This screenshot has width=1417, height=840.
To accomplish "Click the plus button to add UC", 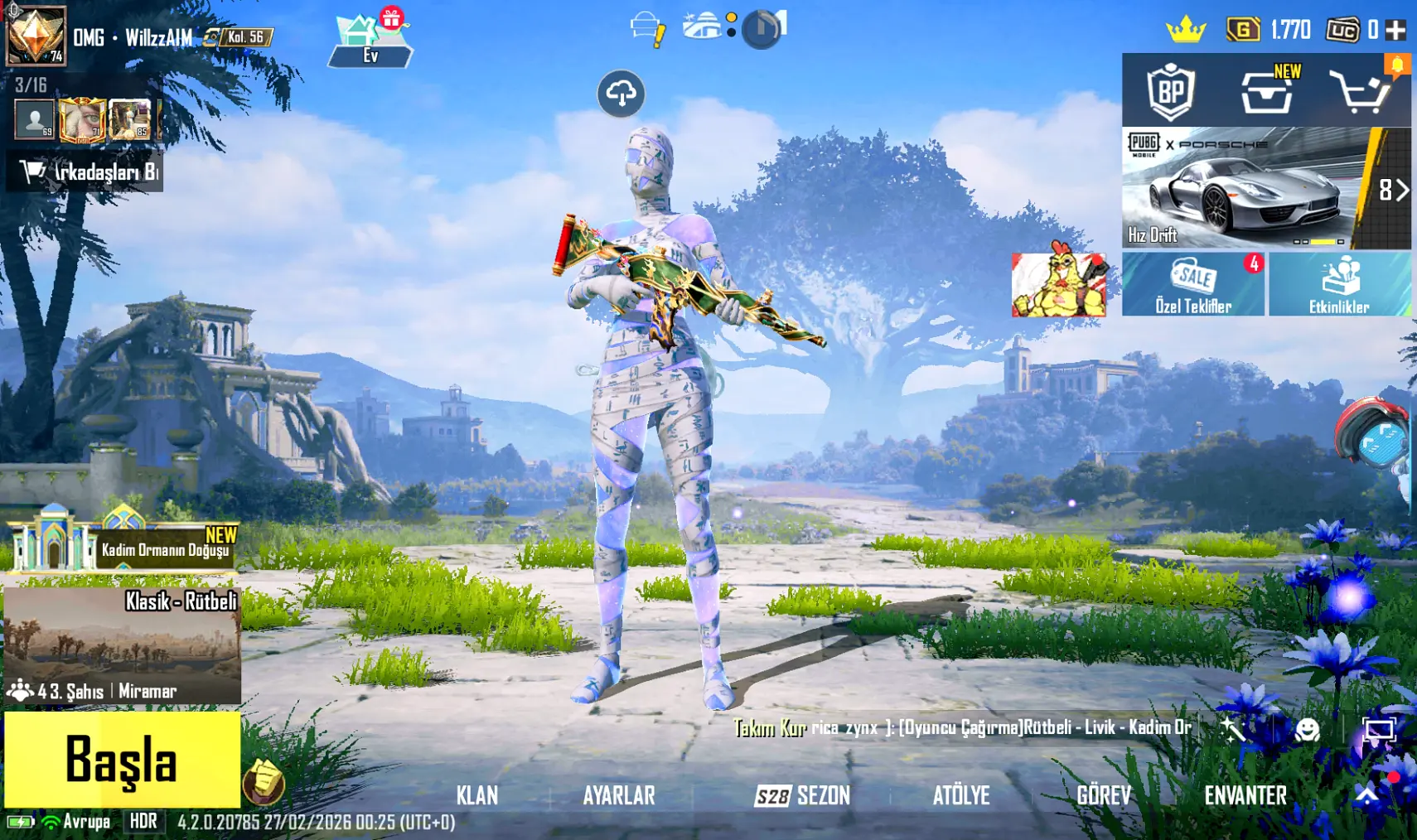I will point(1395,31).
